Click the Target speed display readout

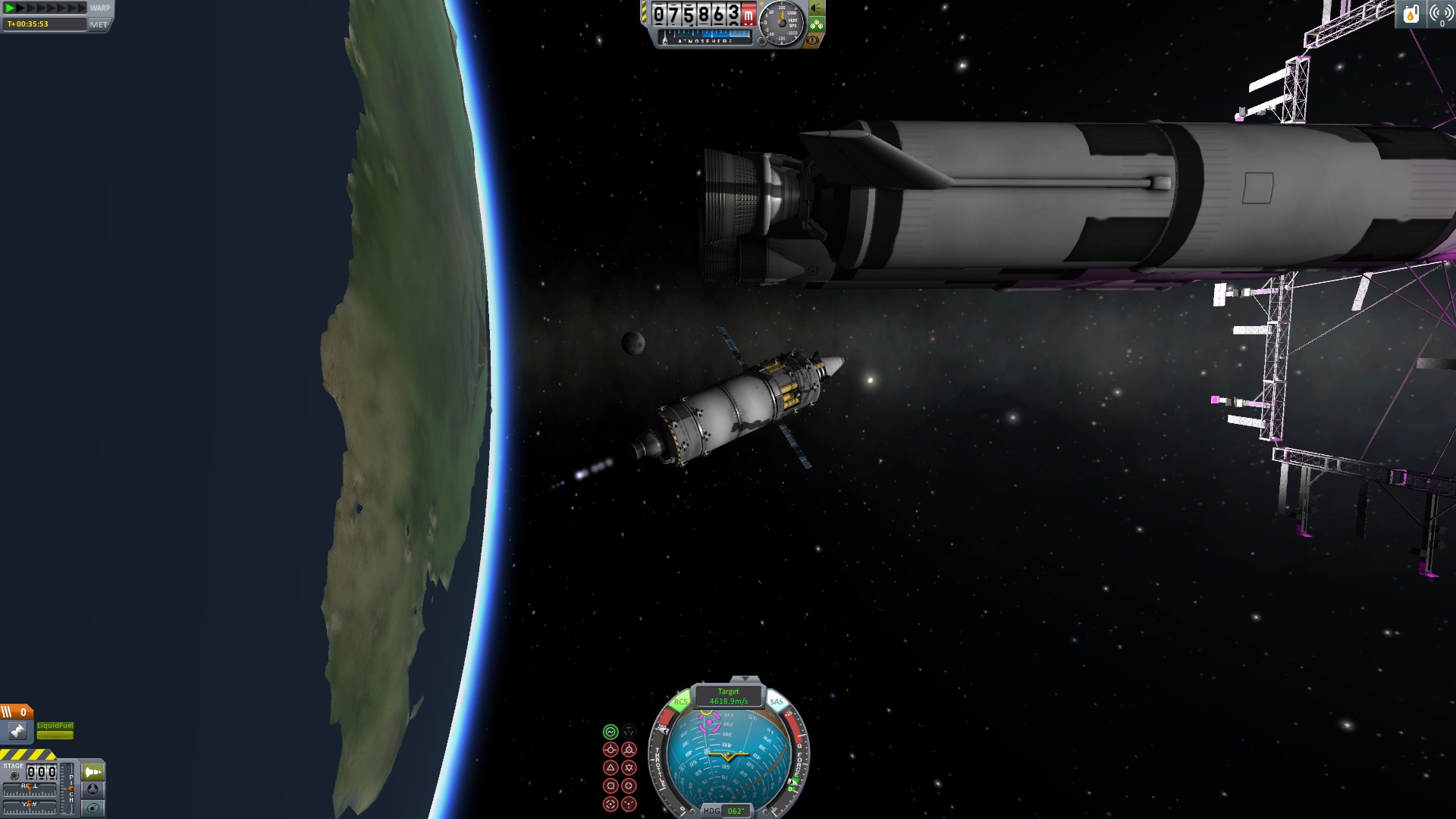[x=728, y=696]
